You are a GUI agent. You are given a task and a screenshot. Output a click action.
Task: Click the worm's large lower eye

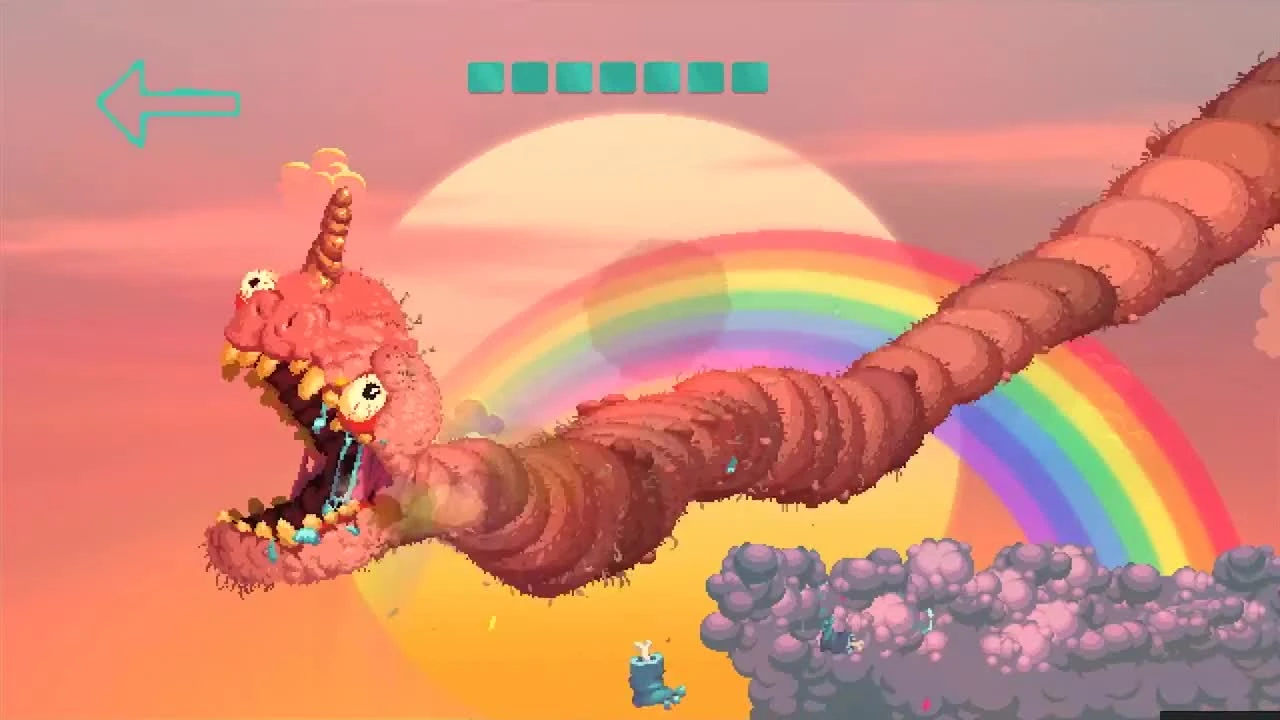(x=368, y=392)
